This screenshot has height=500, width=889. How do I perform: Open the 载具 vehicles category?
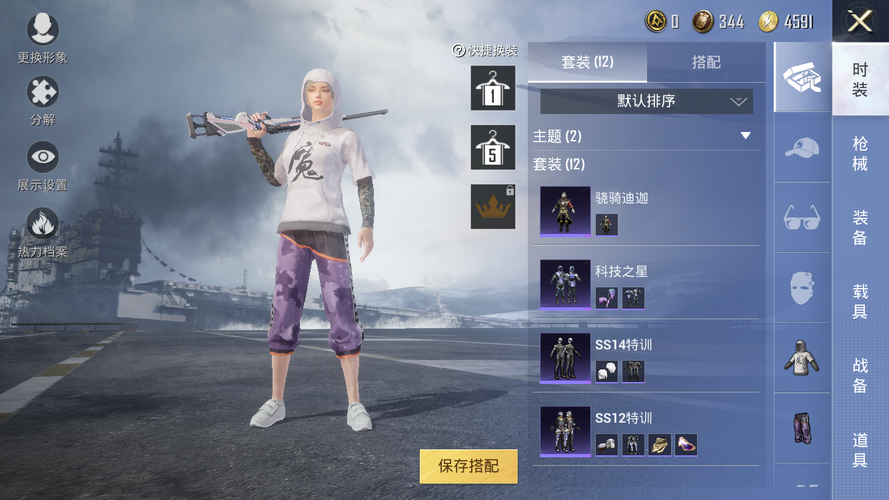coord(860,301)
